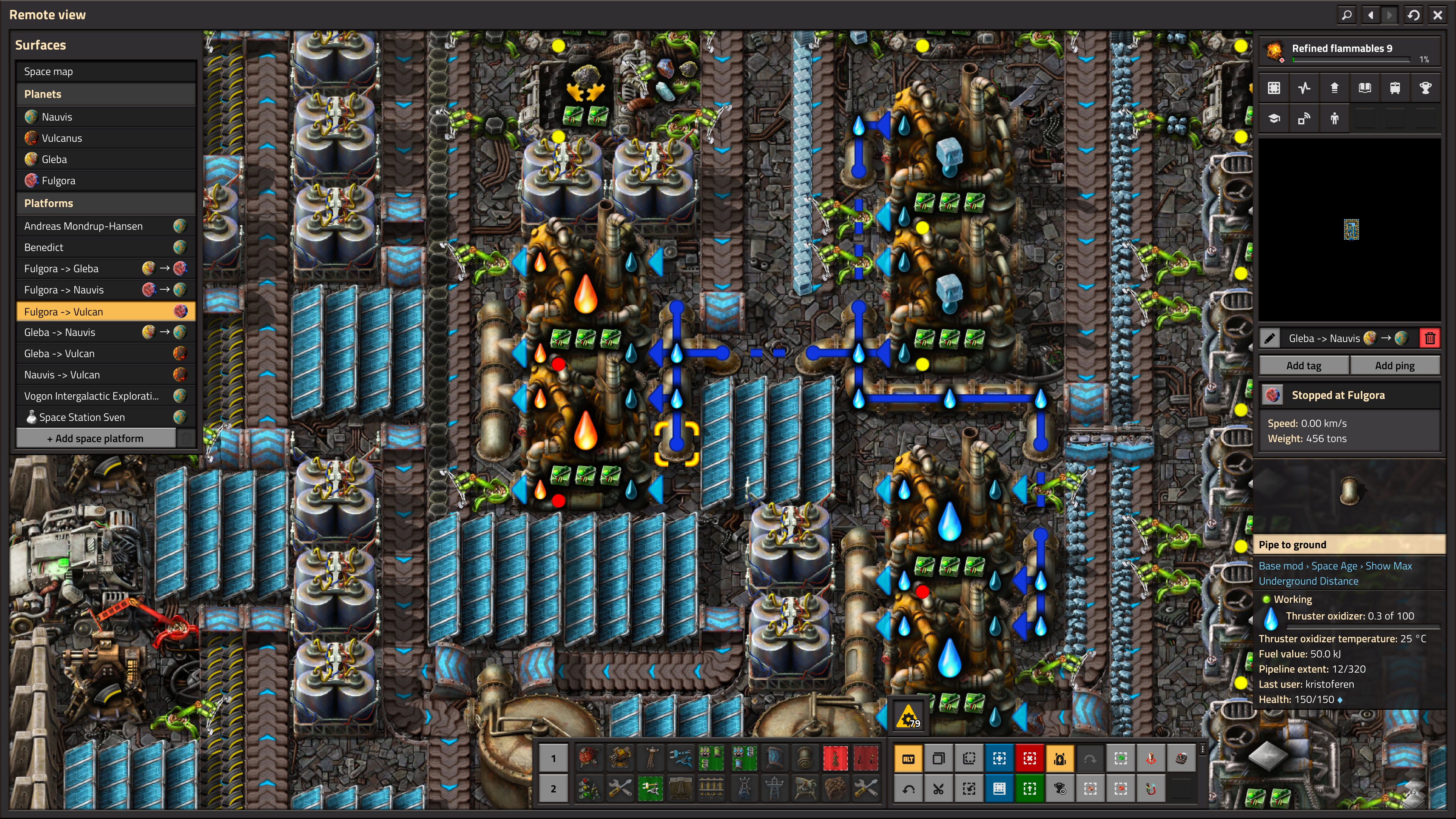This screenshot has width=1456, height=819.
Task: Close the Remote view window
Action: (x=1437, y=15)
